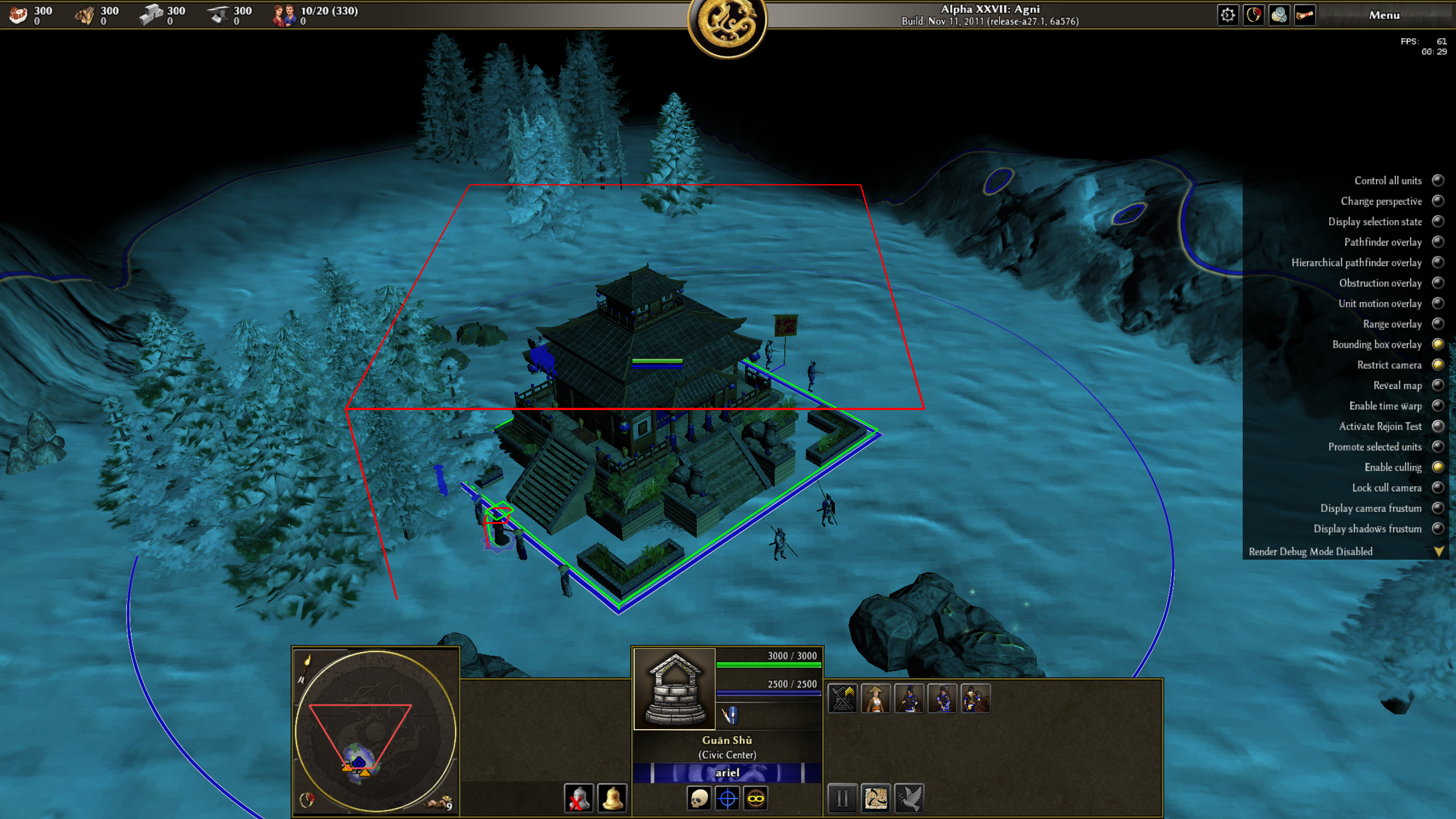This screenshot has width=1456, height=819.
Task: Train the woman villager with straw hat
Action: click(x=876, y=698)
